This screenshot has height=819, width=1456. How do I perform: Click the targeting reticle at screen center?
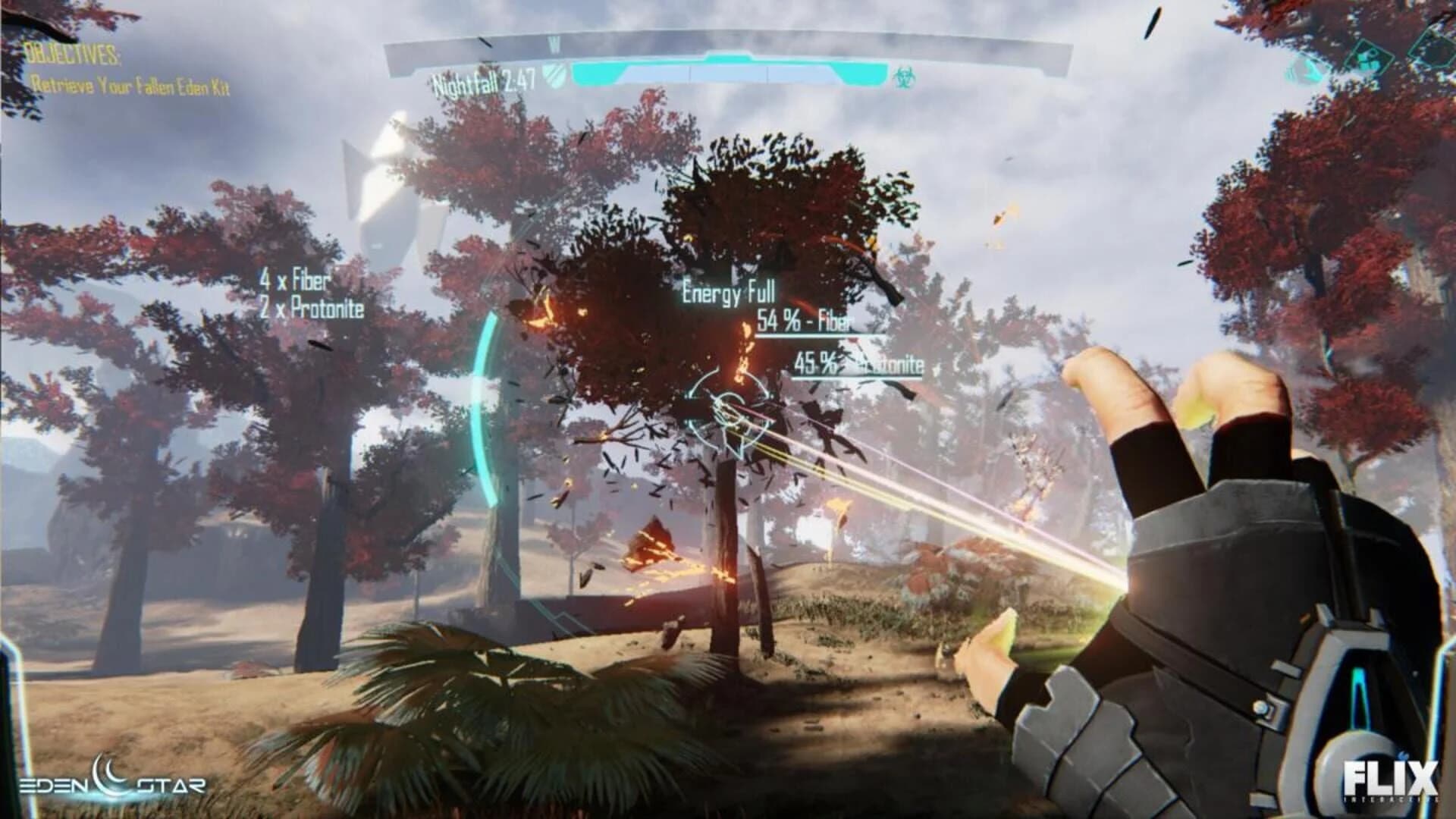730,411
